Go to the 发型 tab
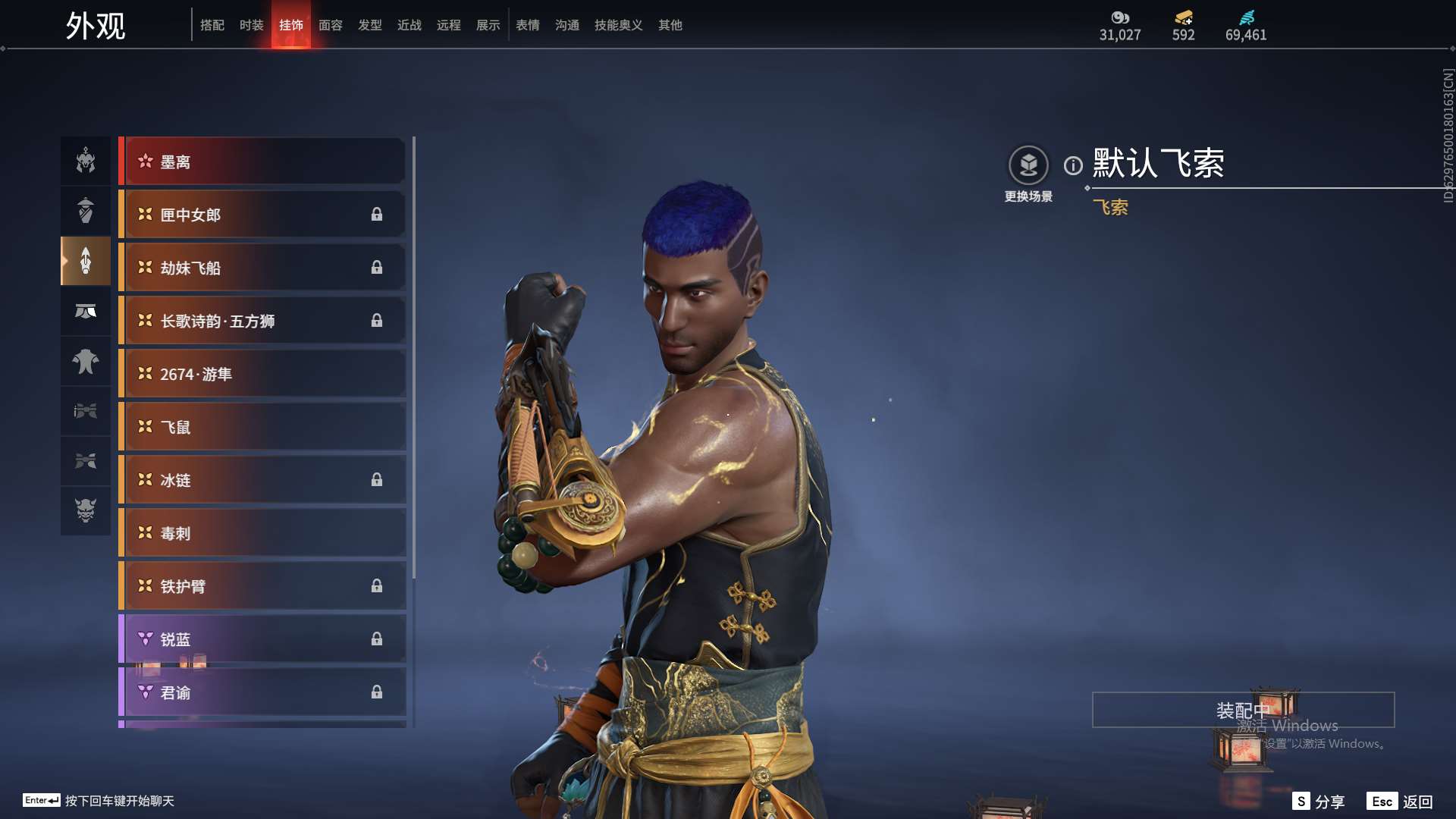Image resolution: width=1456 pixels, height=819 pixels. click(x=369, y=25)
